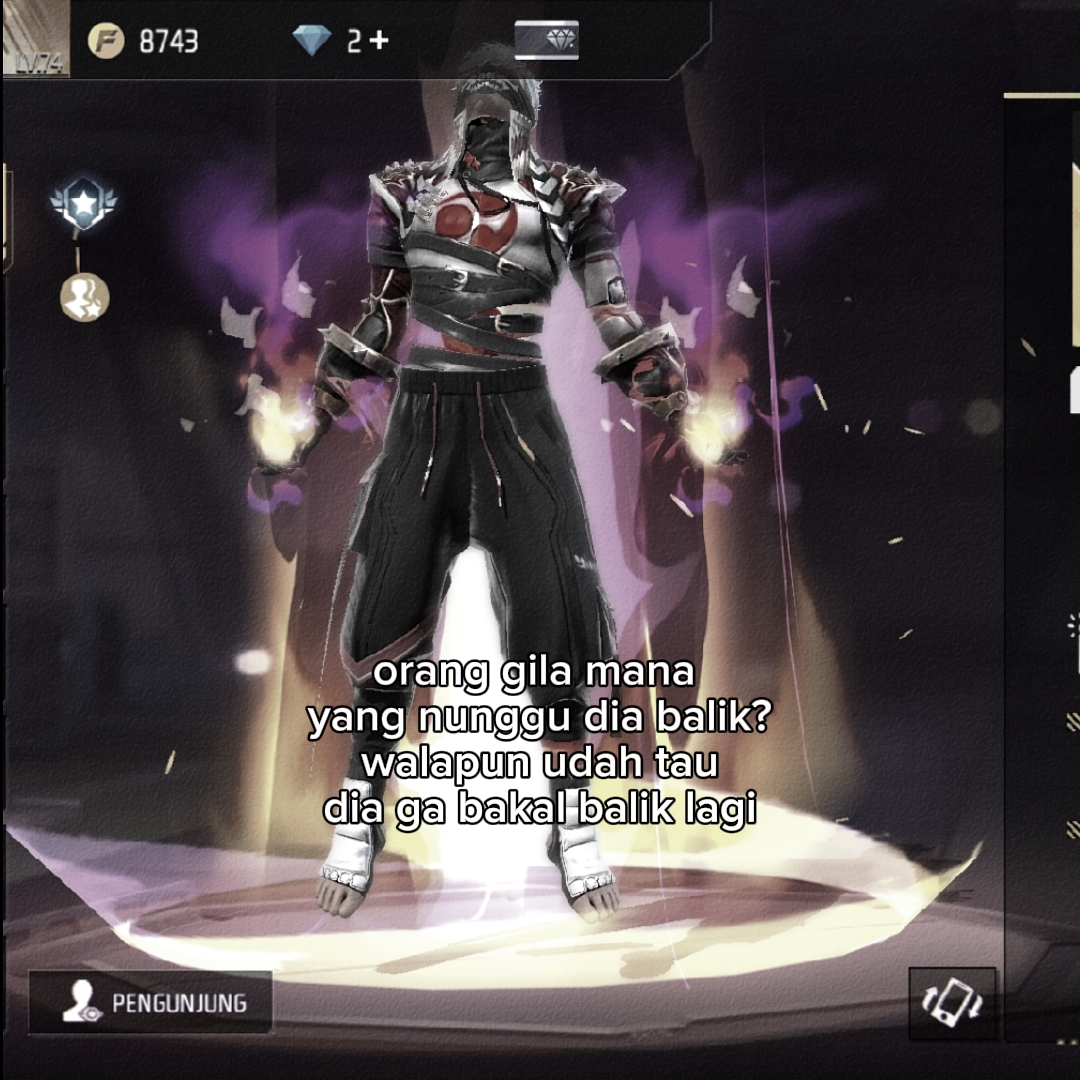
Task: Tap the rotate phone icon button
Action: click(x=951, y=1003)
